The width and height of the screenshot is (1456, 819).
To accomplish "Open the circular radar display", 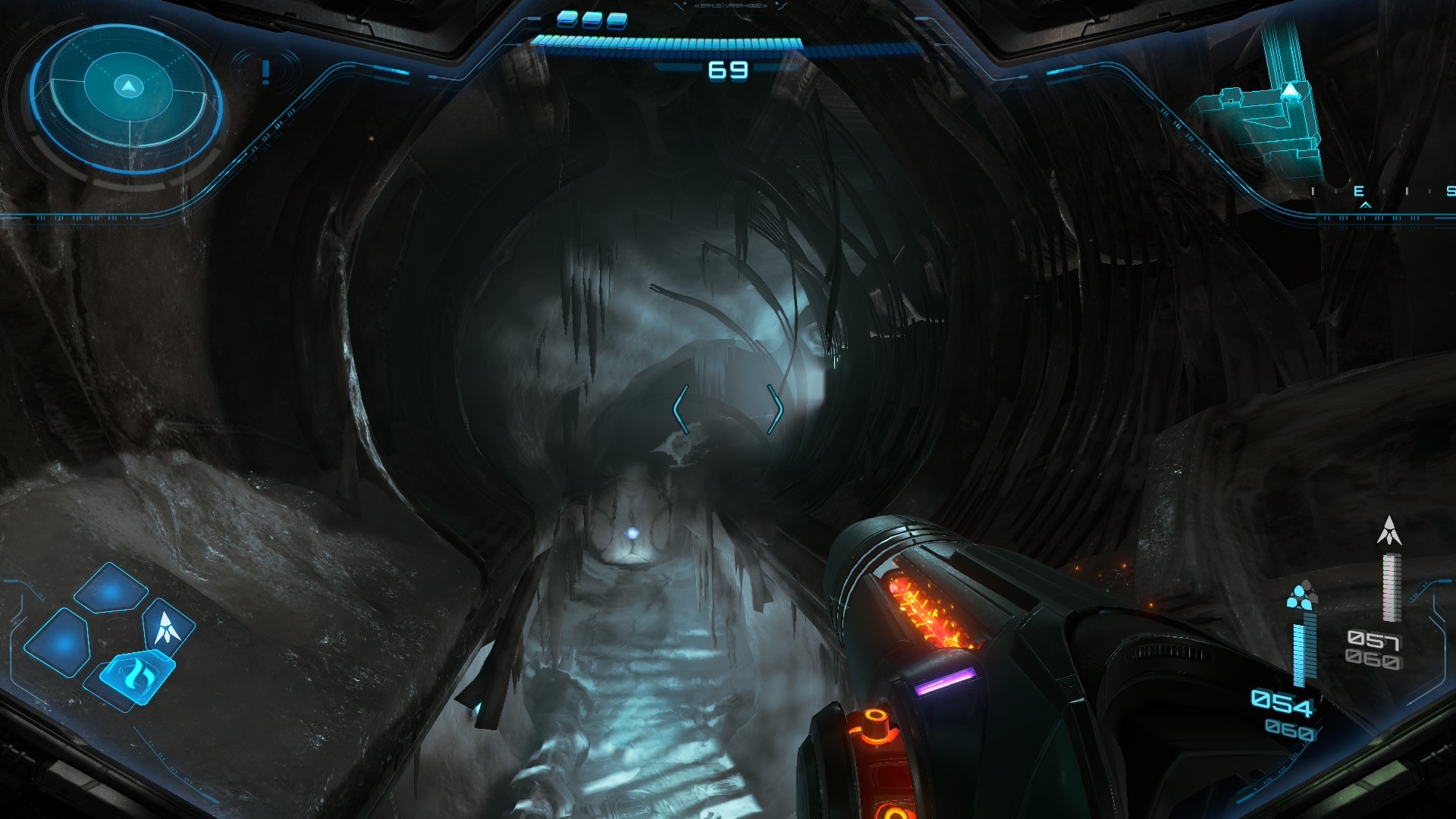I will (x=127, y=99).
